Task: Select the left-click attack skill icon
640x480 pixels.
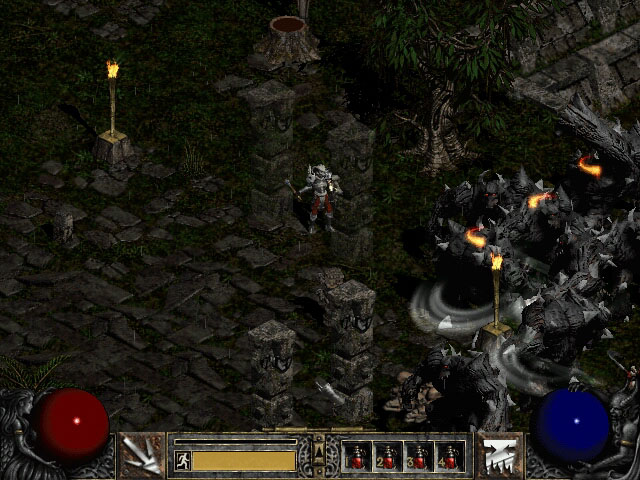Action: pos(141,454)
